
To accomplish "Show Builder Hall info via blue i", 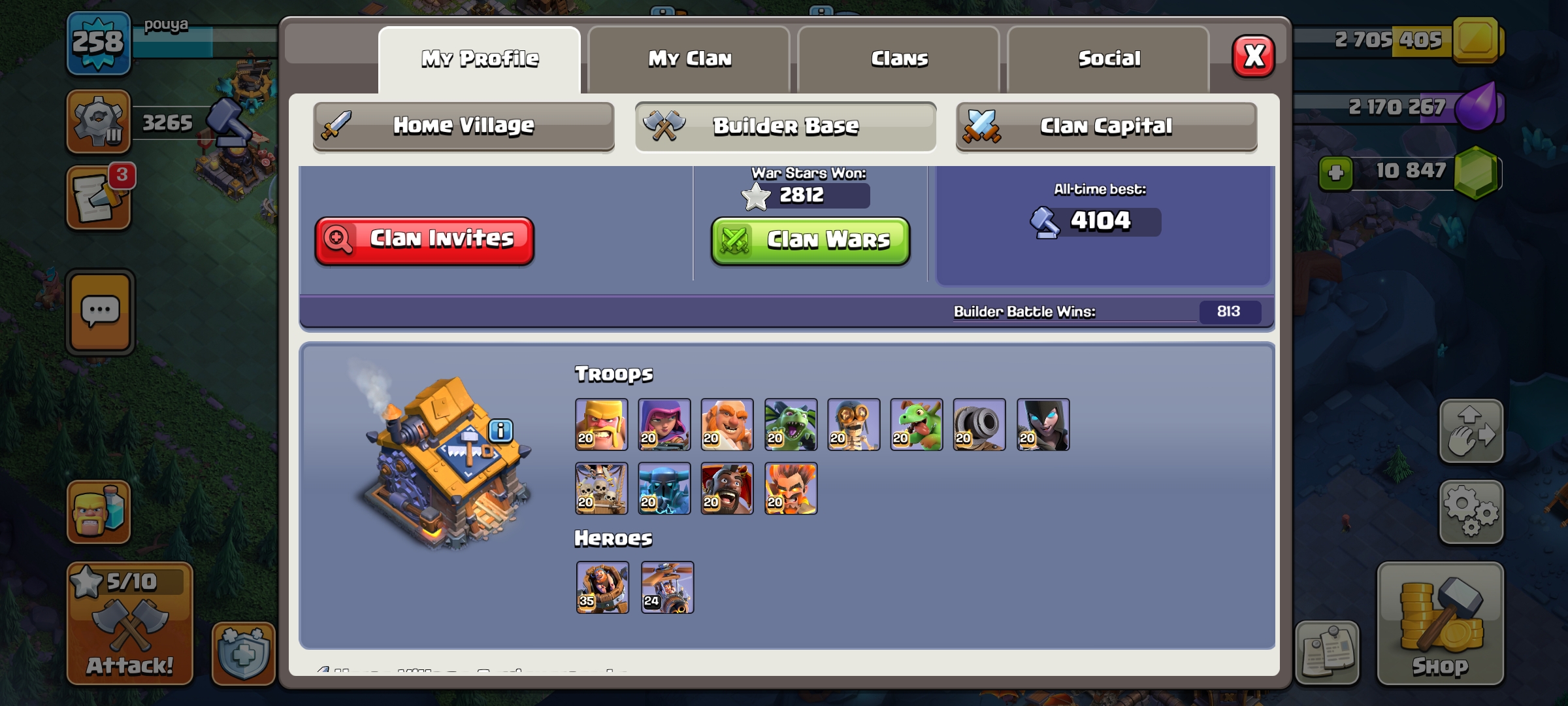I will click(x=500, y=431).
